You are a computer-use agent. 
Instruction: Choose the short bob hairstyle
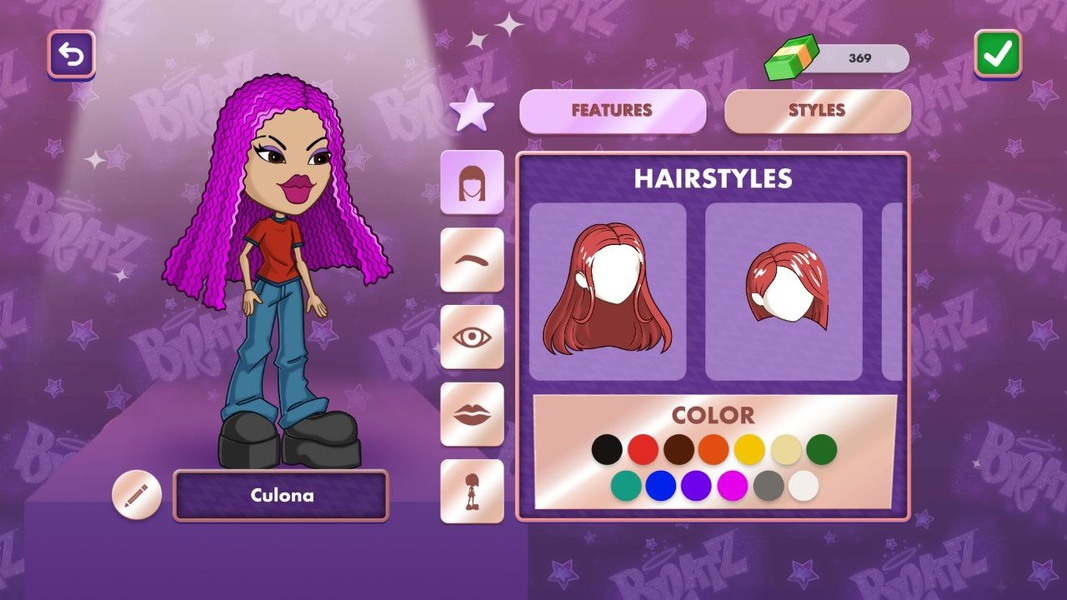[x=784, y=291]
